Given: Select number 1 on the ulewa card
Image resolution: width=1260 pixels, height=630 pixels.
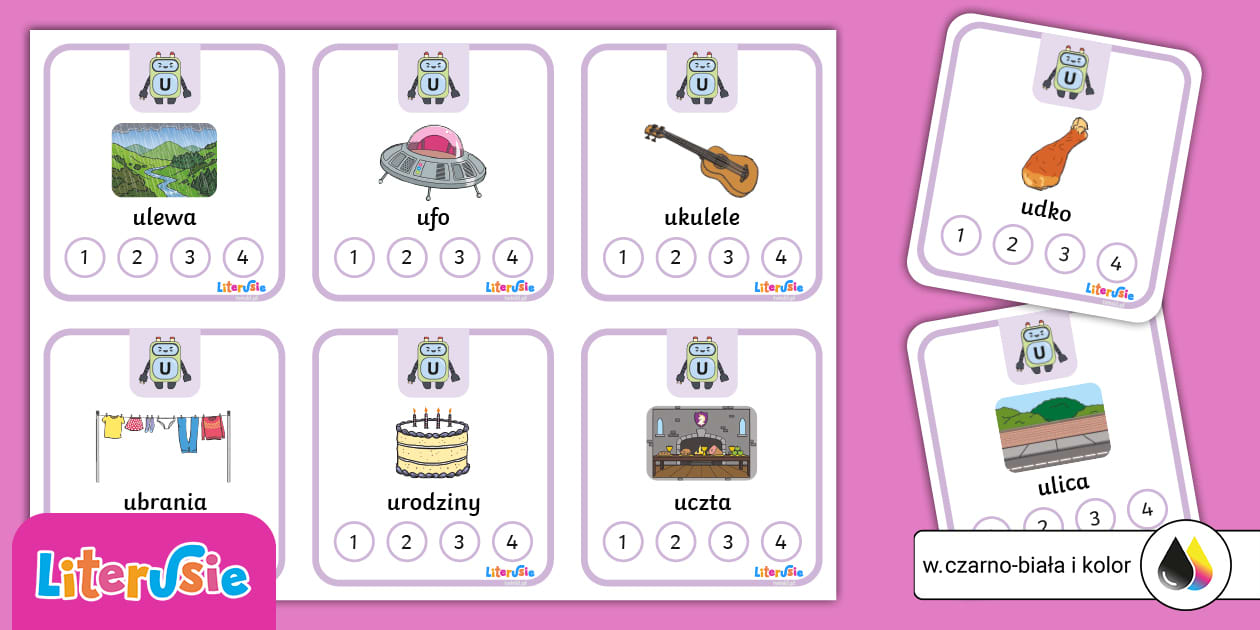Looking at the screenshot, I should [85, 258].
